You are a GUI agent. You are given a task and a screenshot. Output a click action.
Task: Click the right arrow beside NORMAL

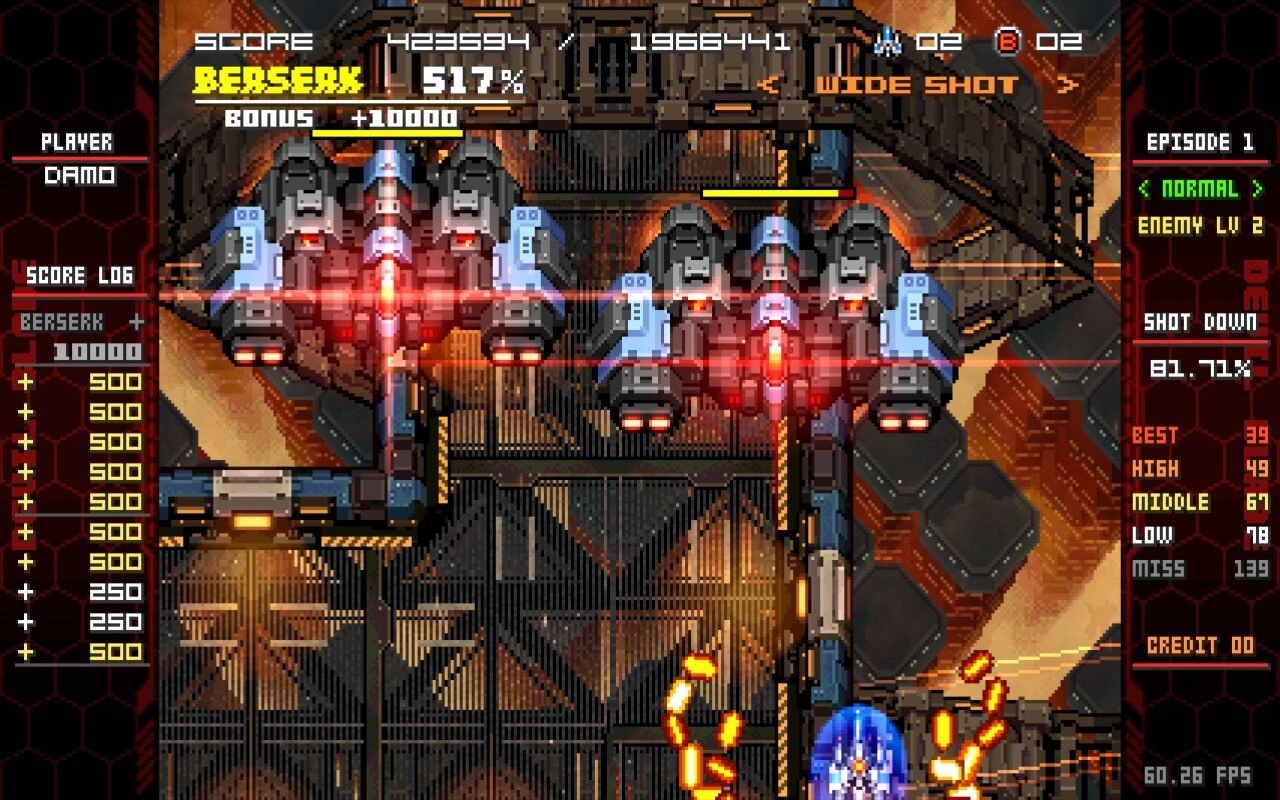1254,189
